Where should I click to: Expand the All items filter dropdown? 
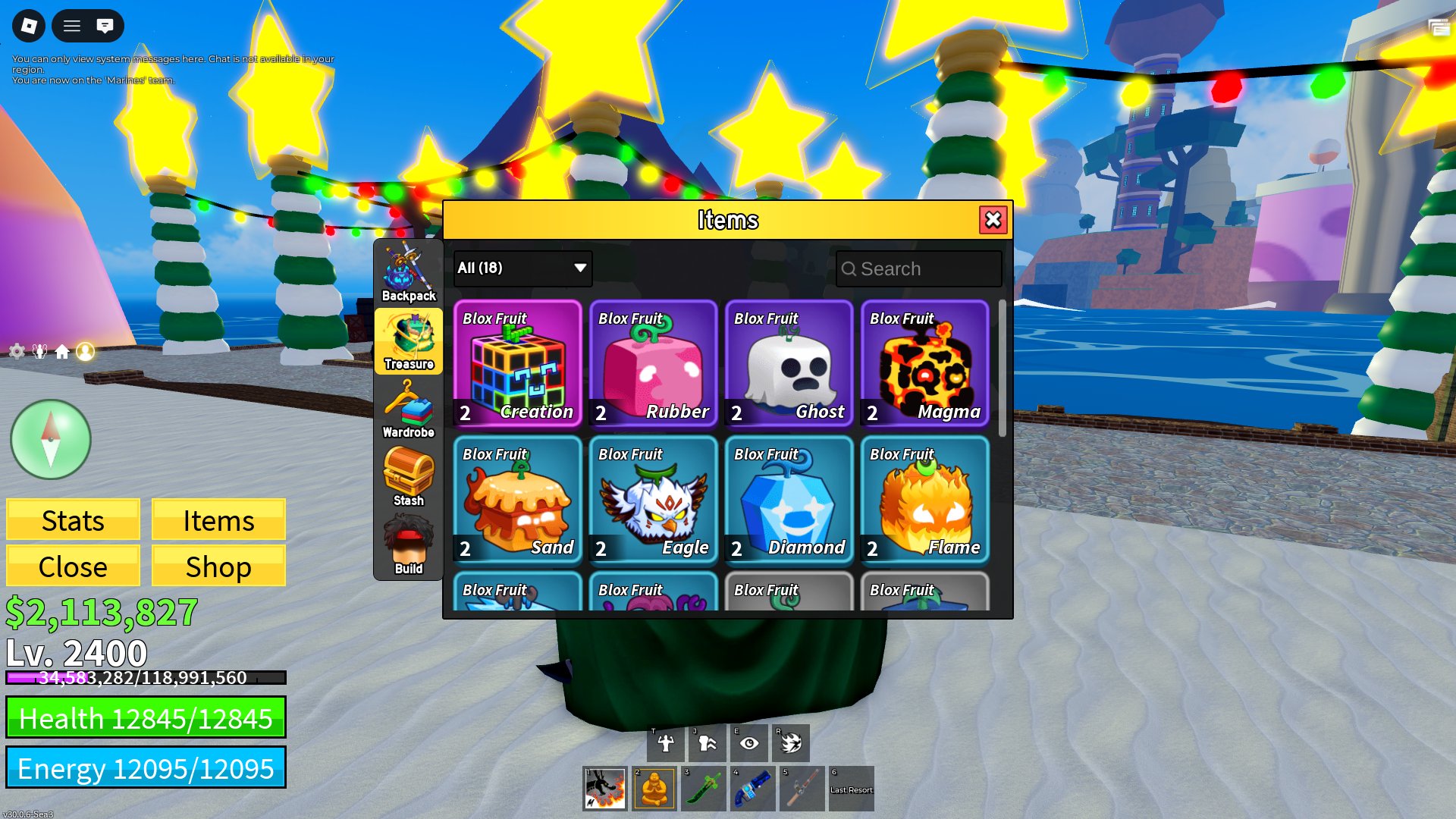[x=521, y=268]
